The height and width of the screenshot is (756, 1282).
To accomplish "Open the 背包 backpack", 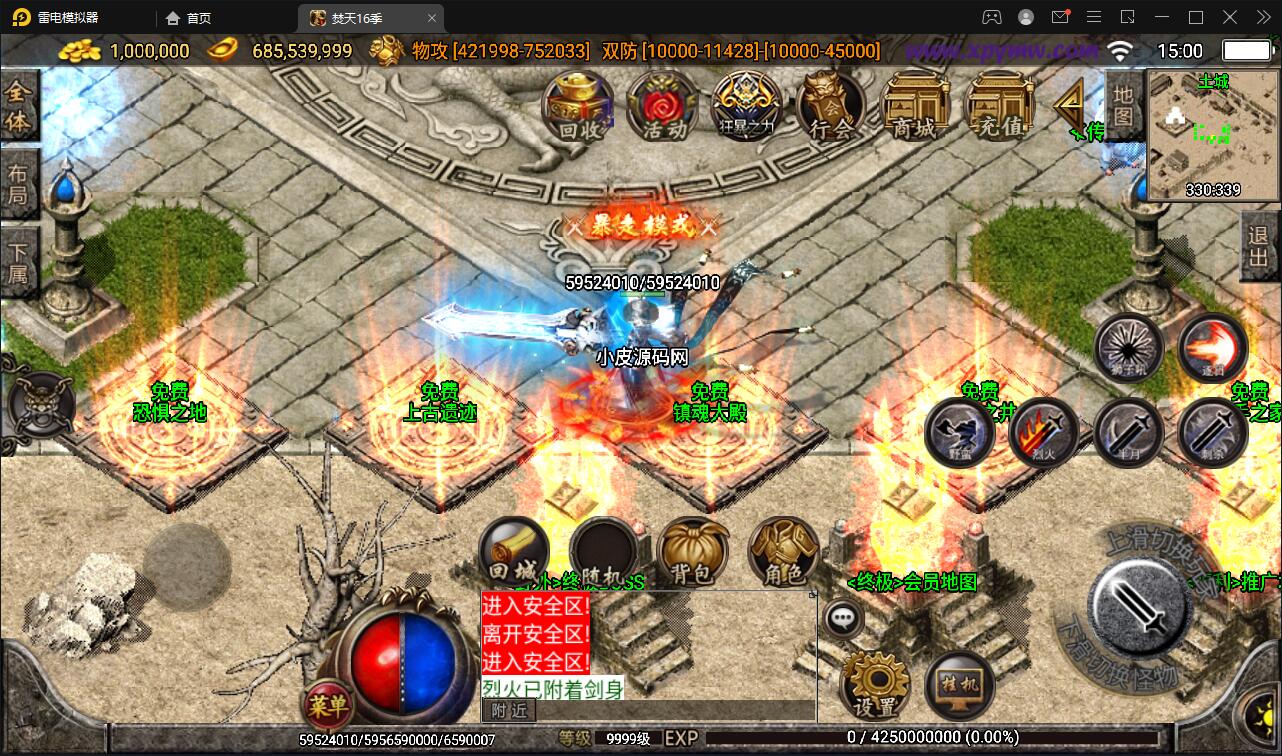I will coord(692,553).
